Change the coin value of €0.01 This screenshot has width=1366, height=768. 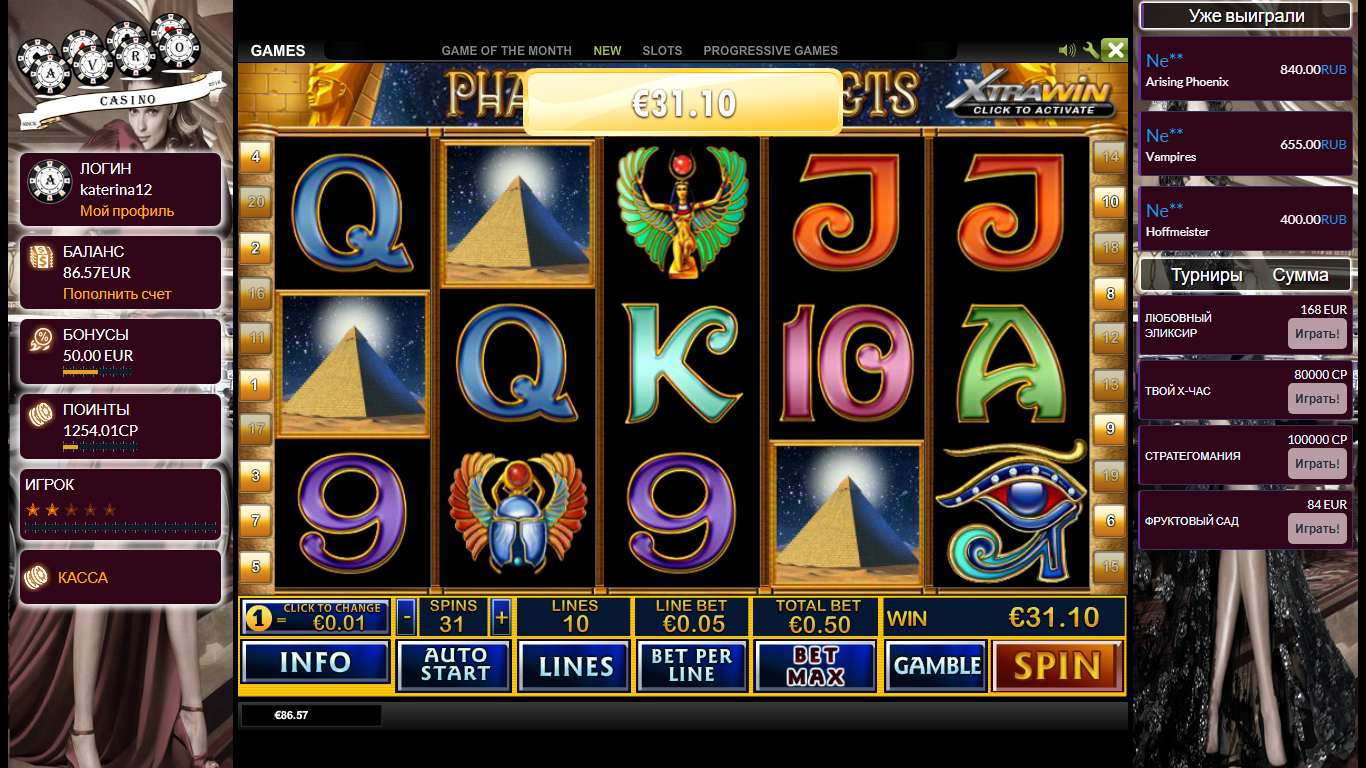tap(317, 618)
